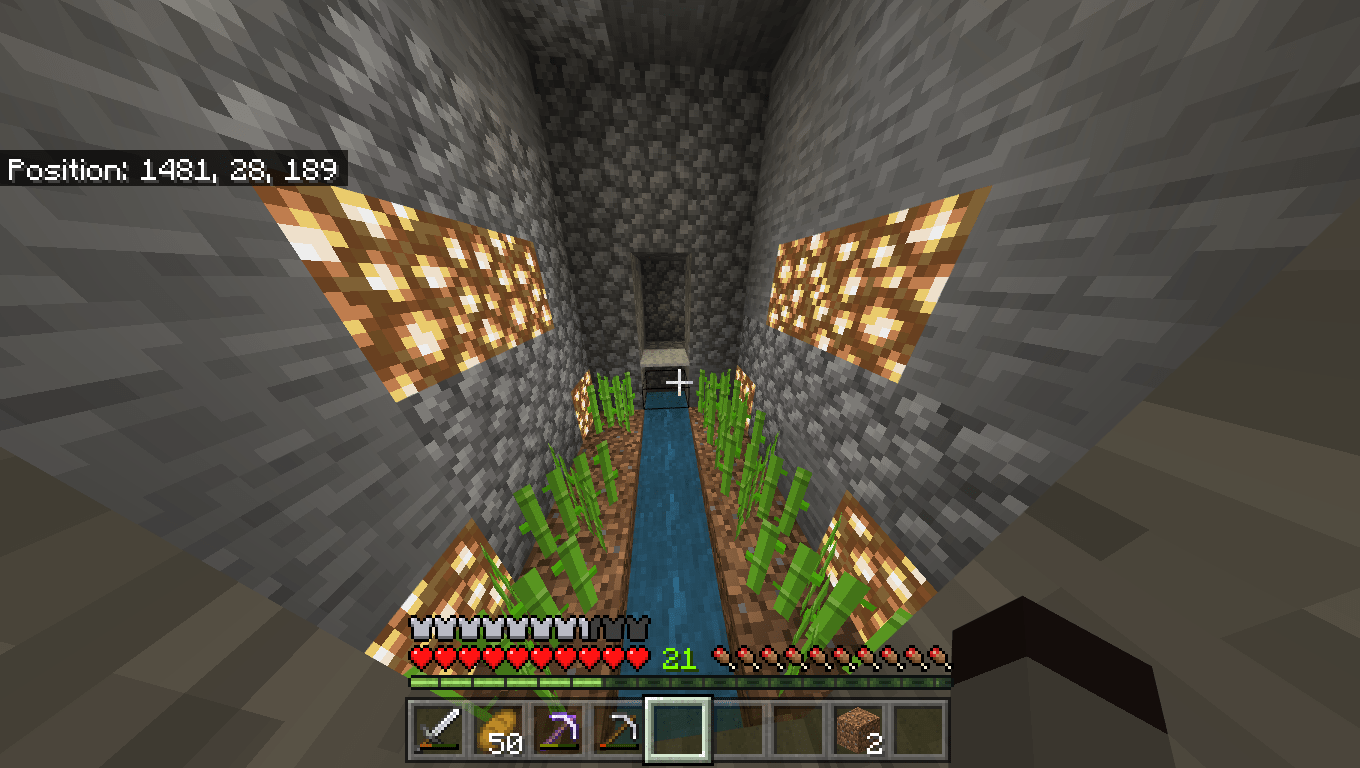Click the leftmost armor chestplate icon
Screen dimensions: 1360x768
point(418,630)
